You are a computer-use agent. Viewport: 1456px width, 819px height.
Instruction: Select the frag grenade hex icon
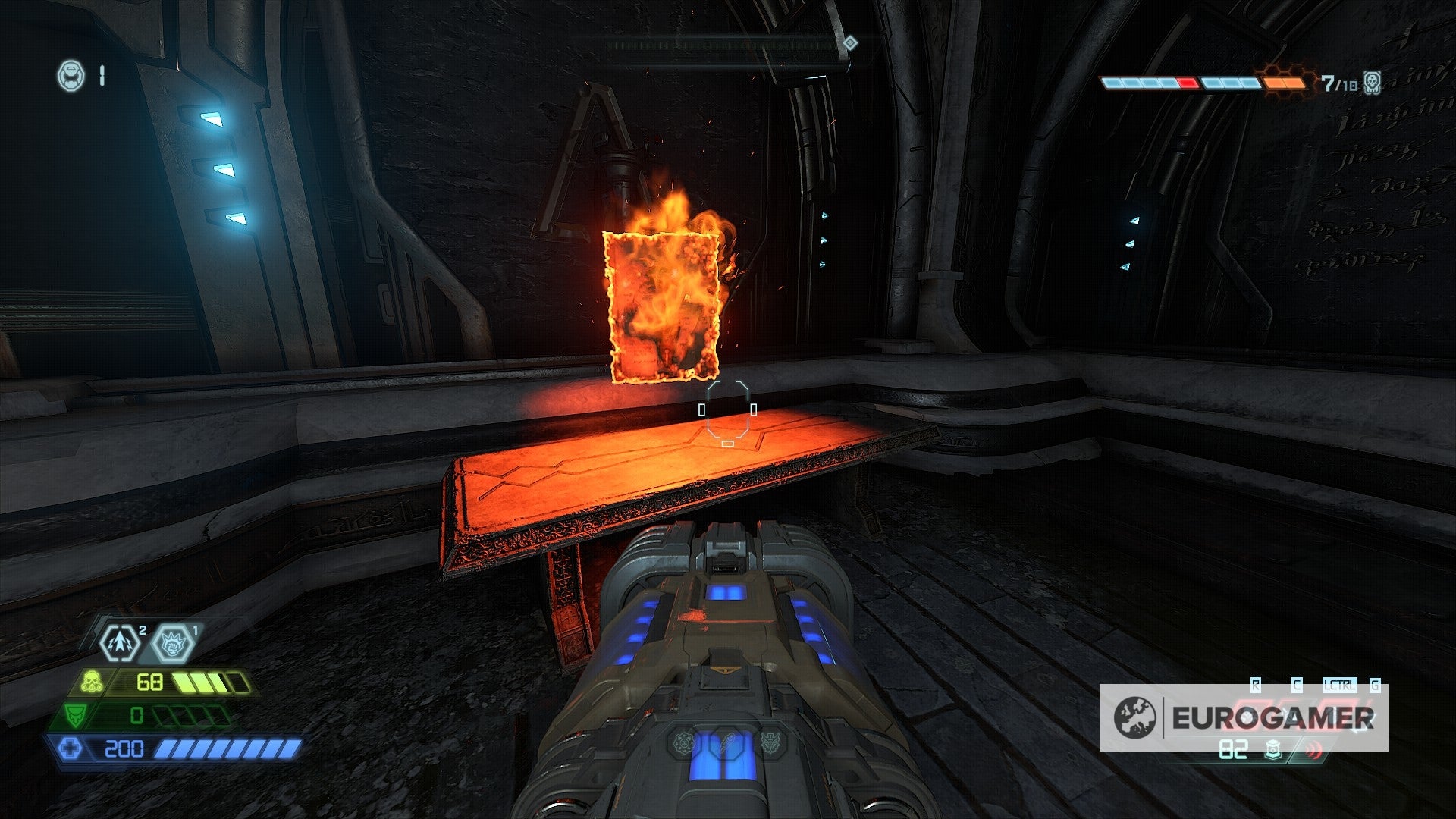(x=121, y=643)
